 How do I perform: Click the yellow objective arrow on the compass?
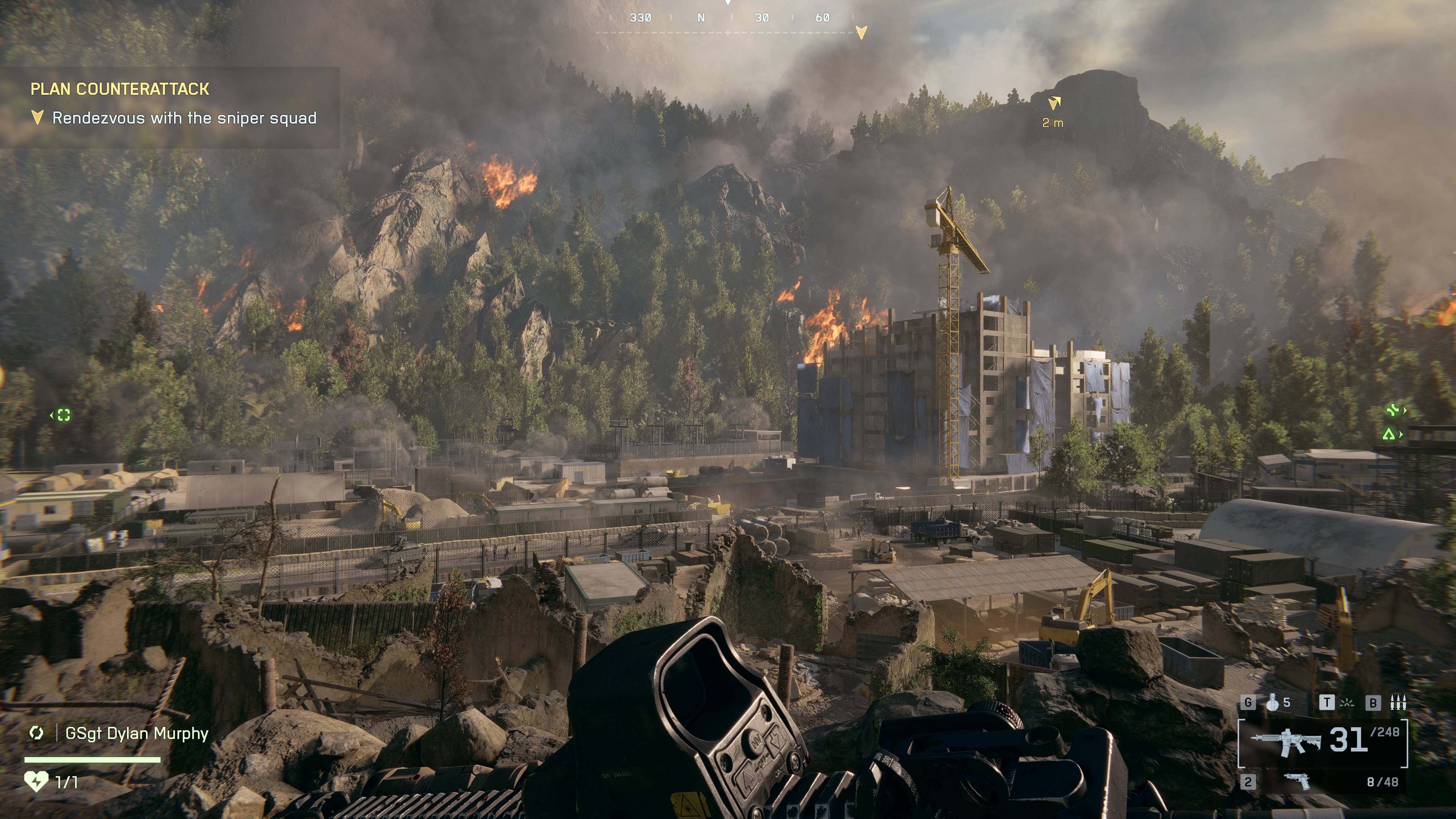pos(861,32)
